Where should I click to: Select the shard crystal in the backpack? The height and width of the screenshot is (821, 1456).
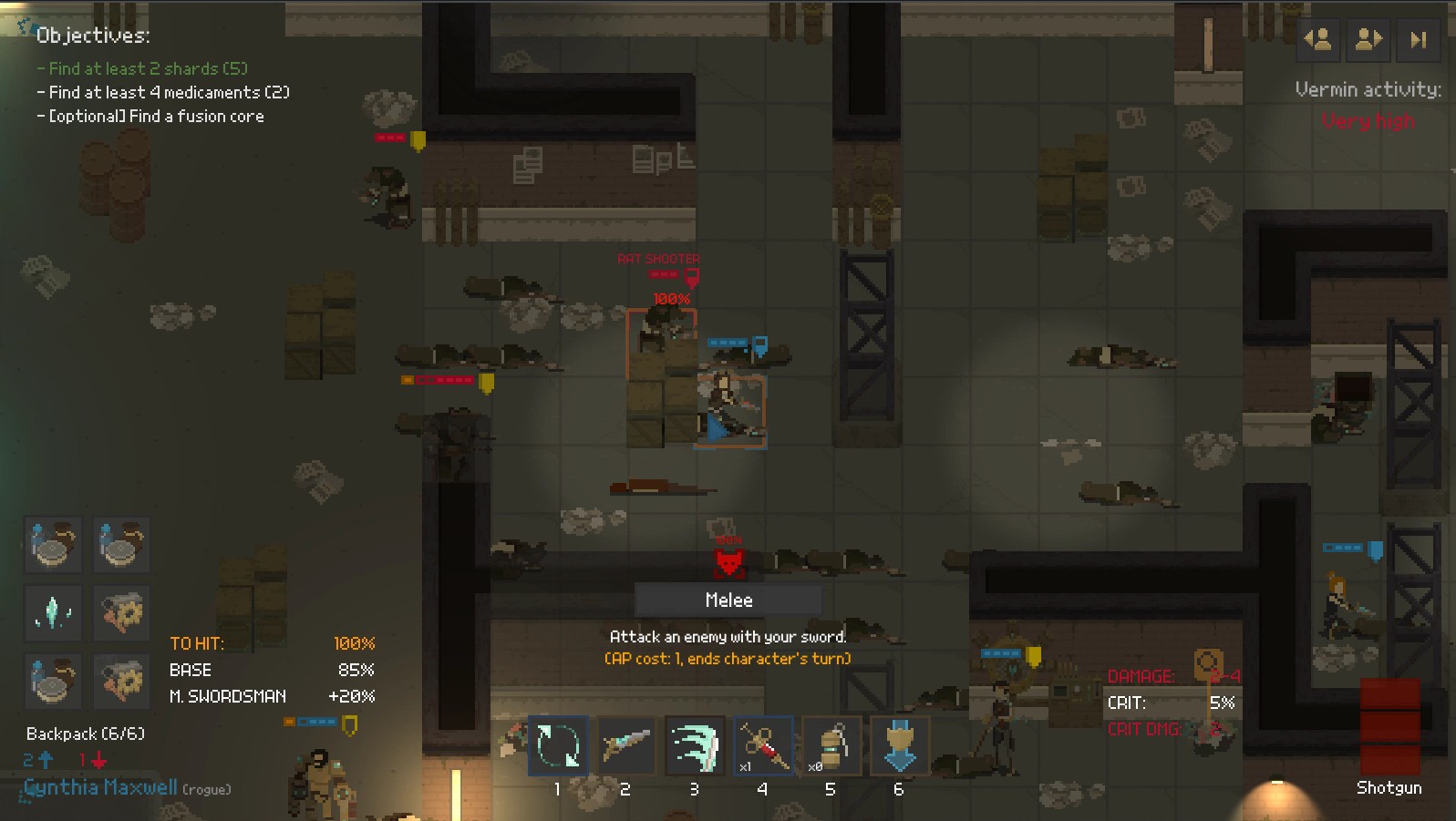pyautogui.click(x=52, y=612)
